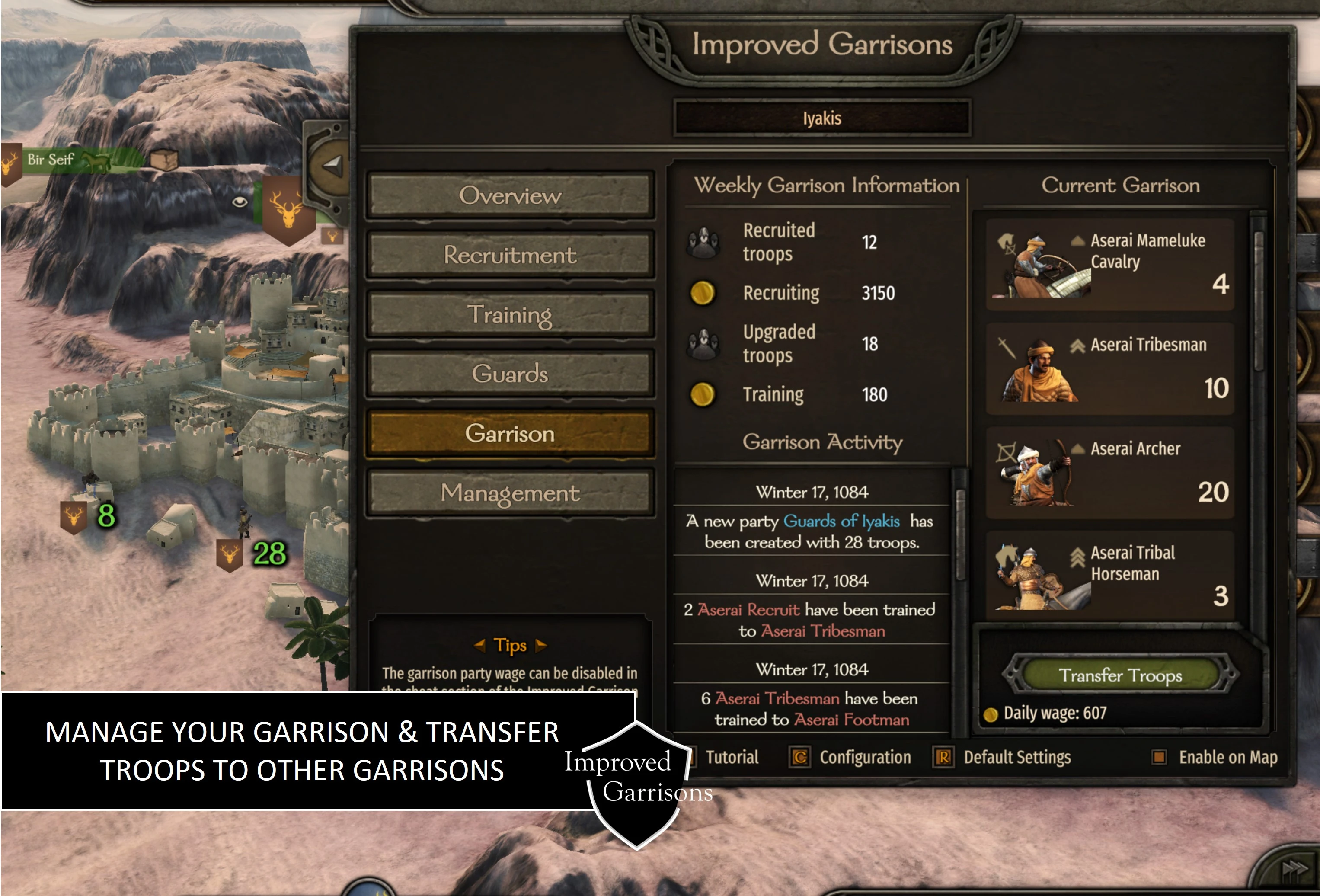The width and height of the screenshot is (1320, 896).
Task: Browse to the next Tips page arrow
Action: [542, 646]
